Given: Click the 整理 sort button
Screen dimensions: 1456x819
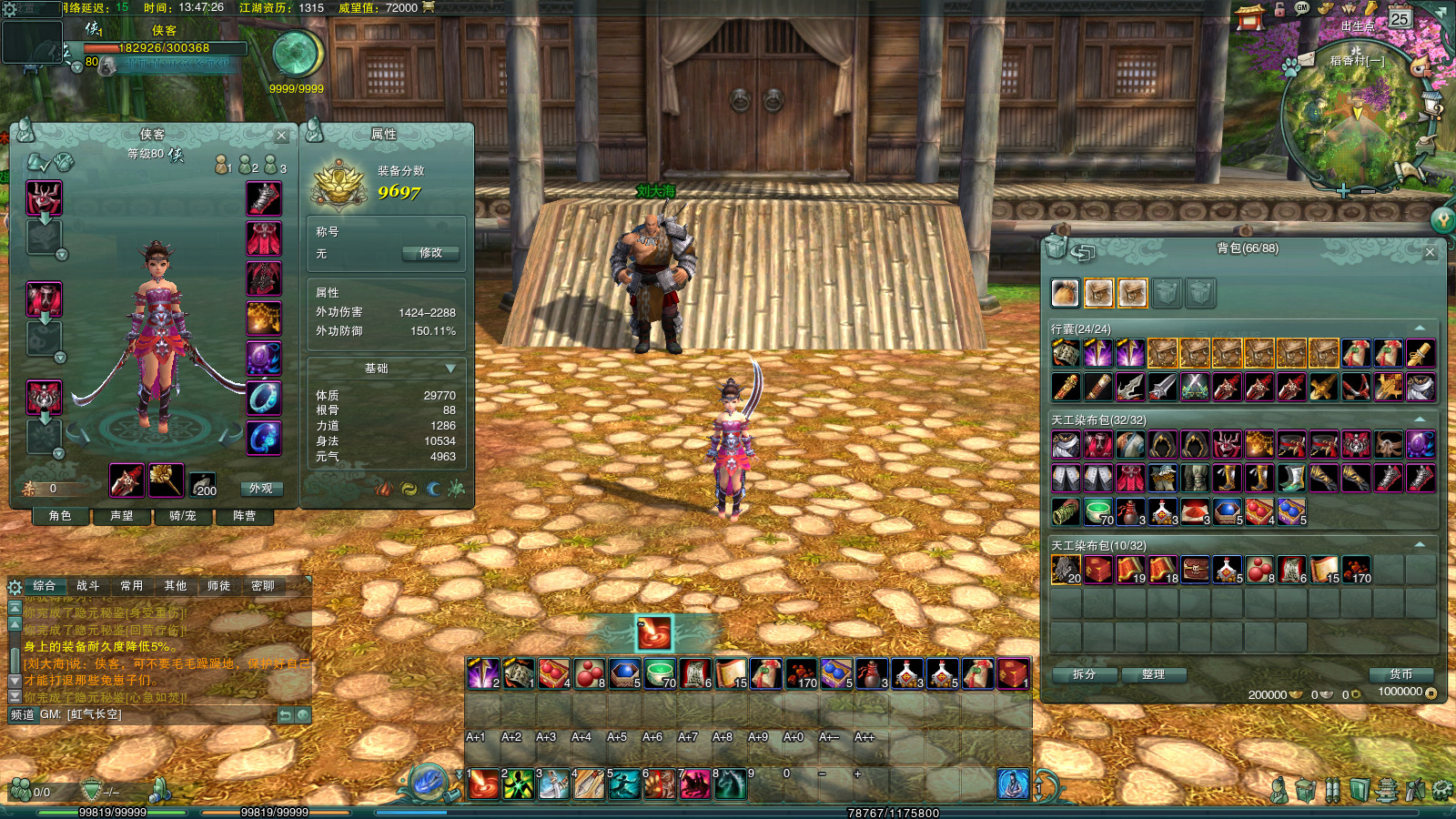Looking at the screenshot, I should [x=1153, y=674].
